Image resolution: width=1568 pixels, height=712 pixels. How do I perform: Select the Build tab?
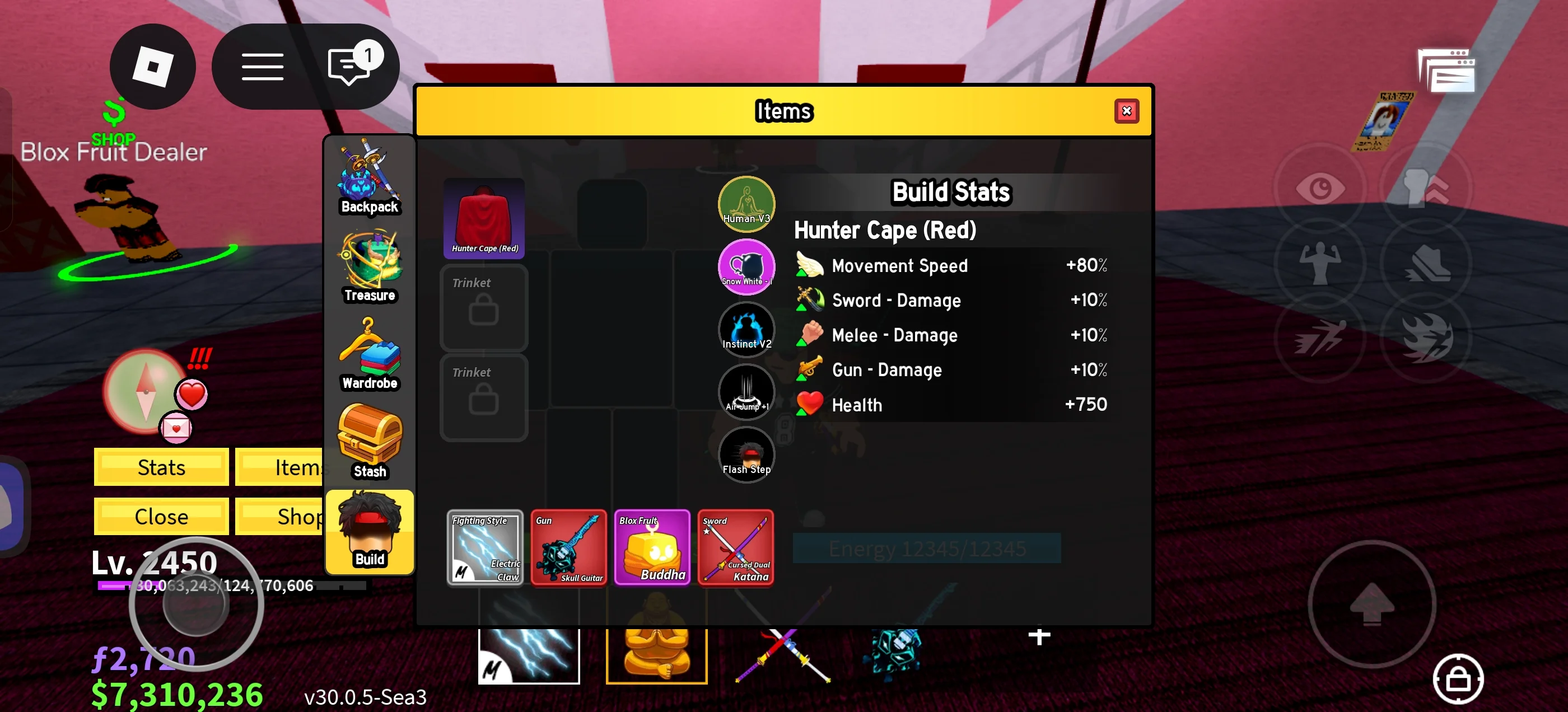370,532
